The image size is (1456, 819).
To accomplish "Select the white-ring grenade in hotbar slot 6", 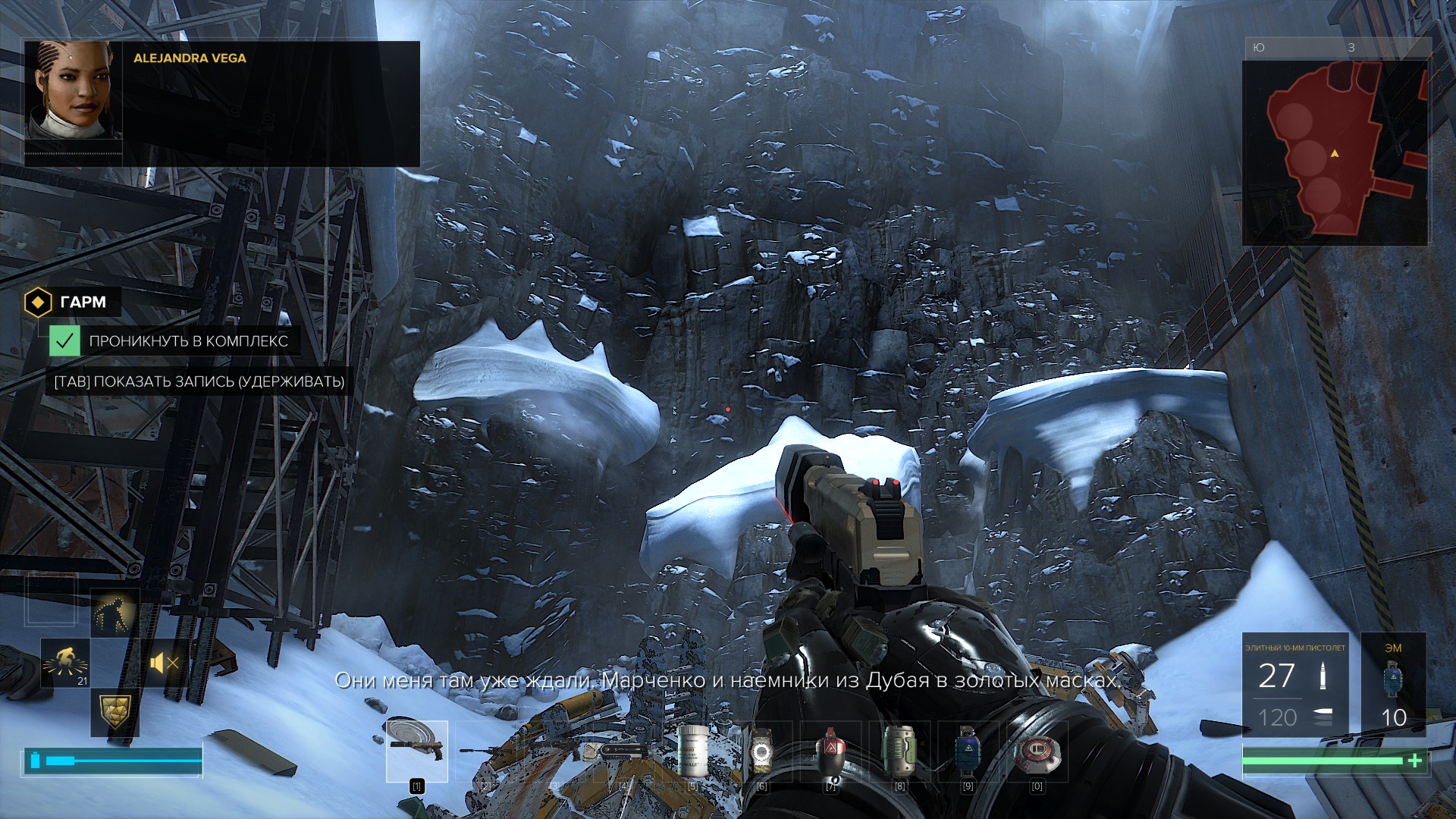I will point(761,752).
